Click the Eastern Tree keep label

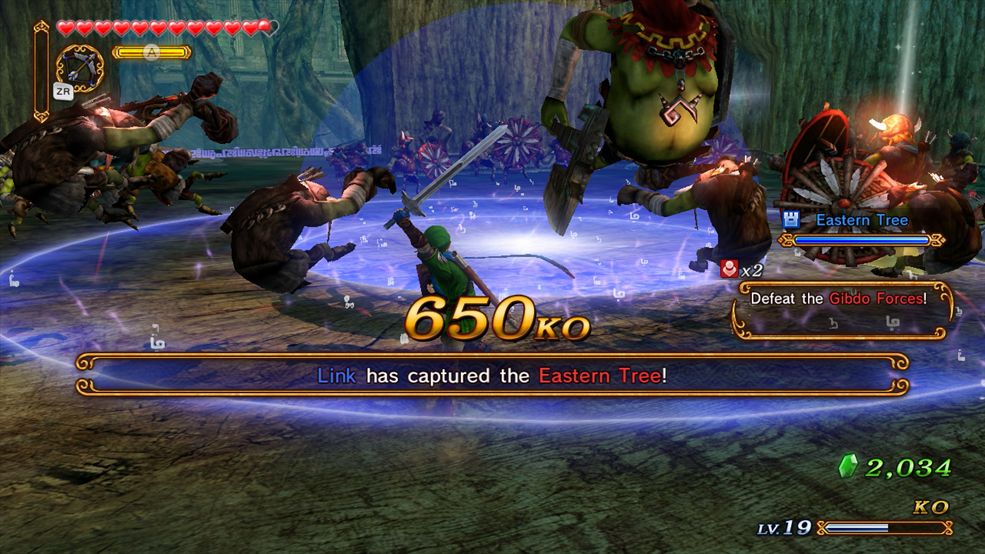tap(861, 220)
